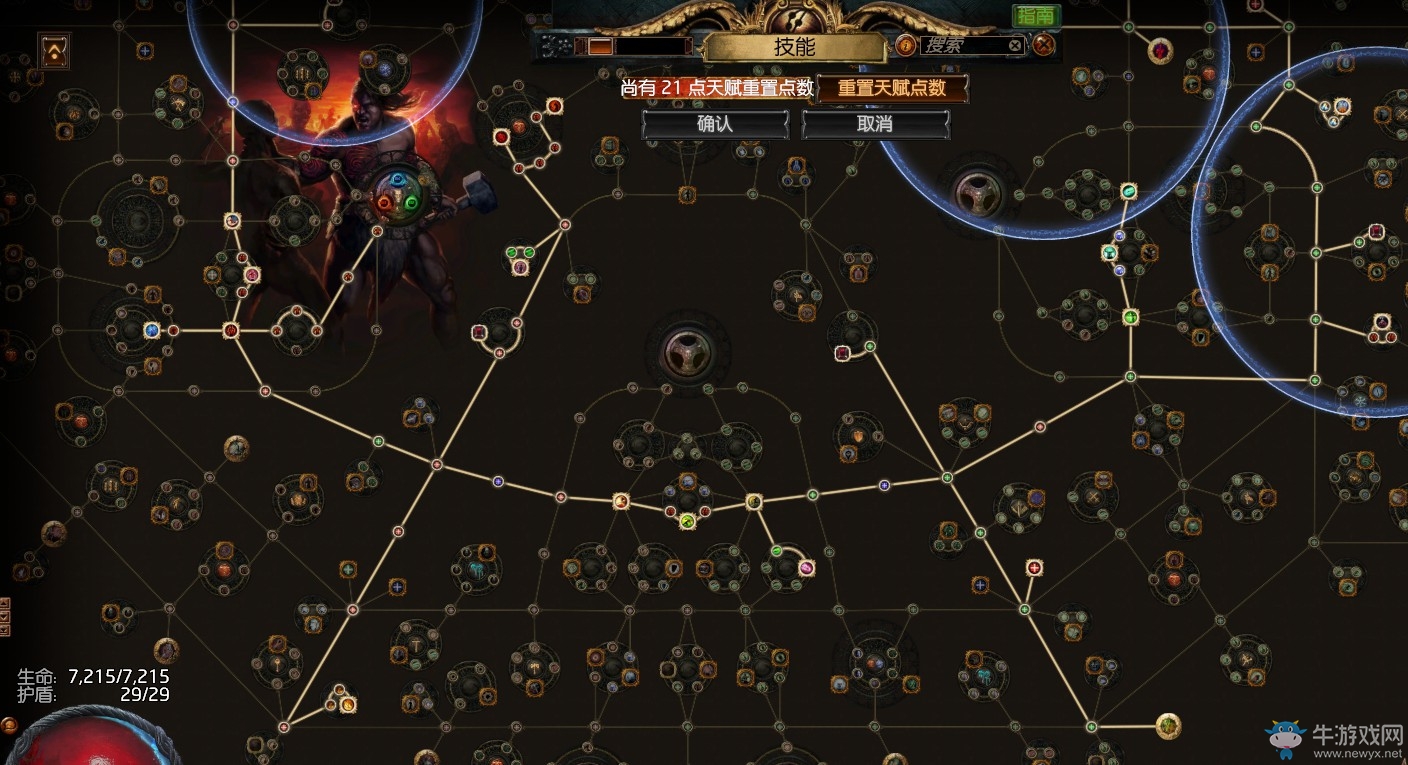Click the 技能 title banner

(x=795, y=46)
